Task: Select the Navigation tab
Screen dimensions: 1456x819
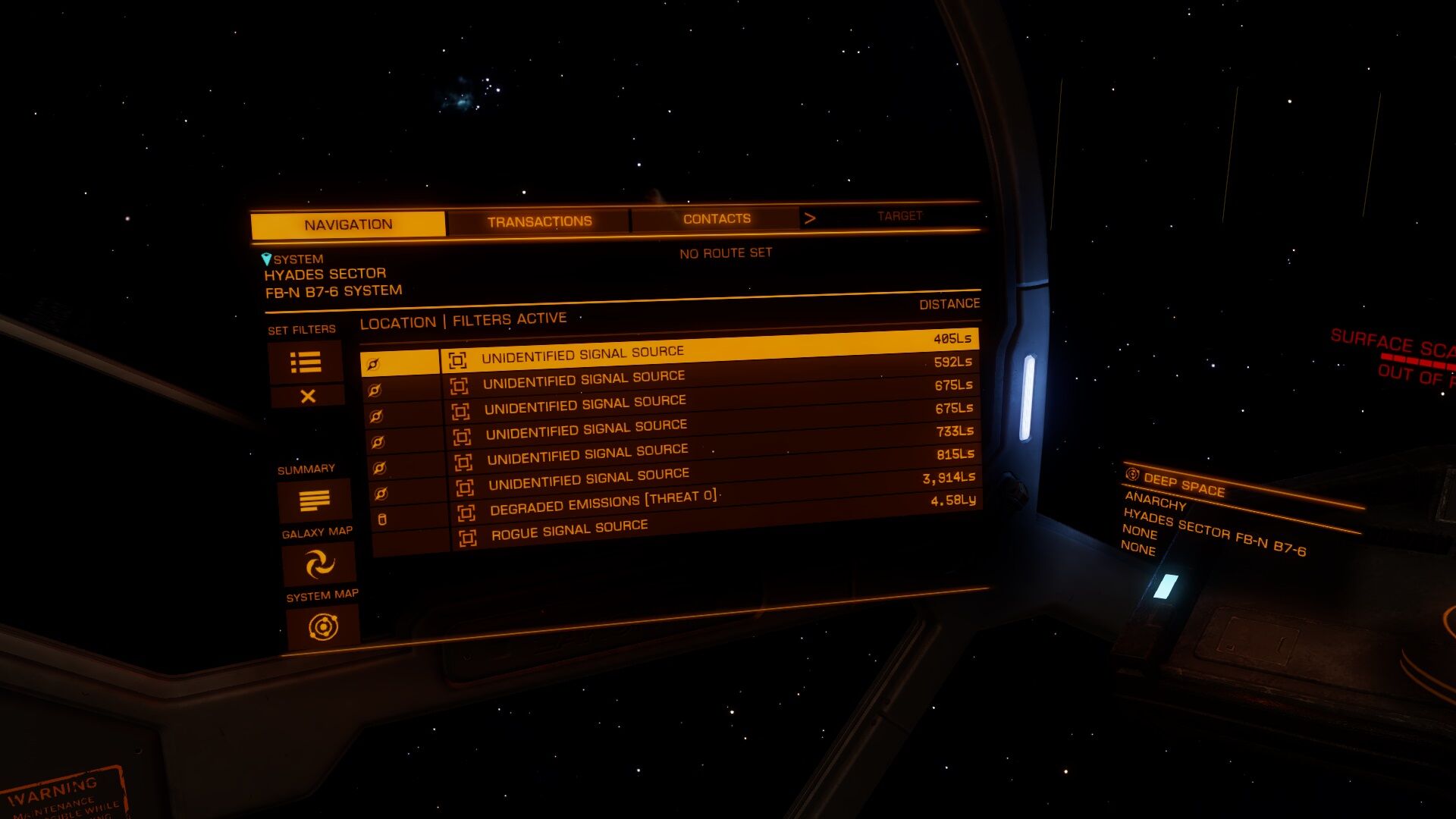Action: [x=348, y=224]
